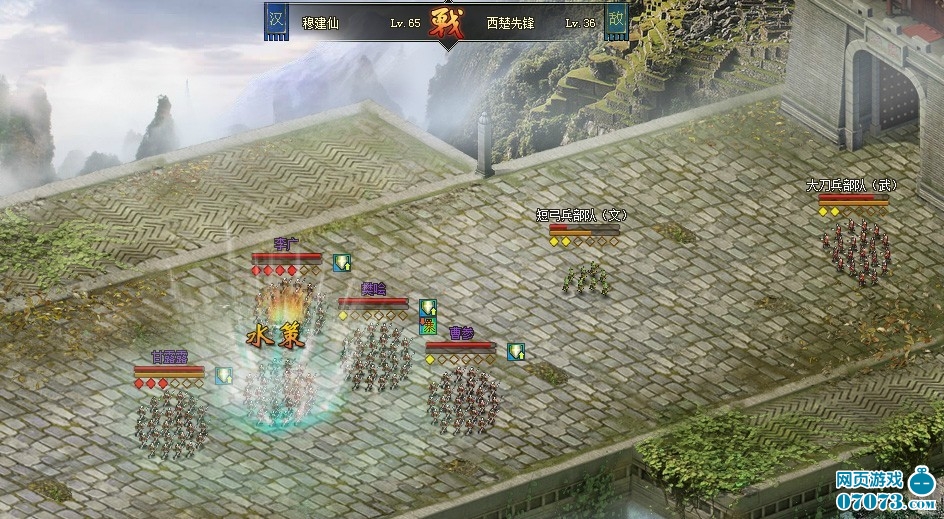Check the 暴 status icon under 樊哙's buff
The height and width of the screenshot is (519, 944).
coord(428,325)
